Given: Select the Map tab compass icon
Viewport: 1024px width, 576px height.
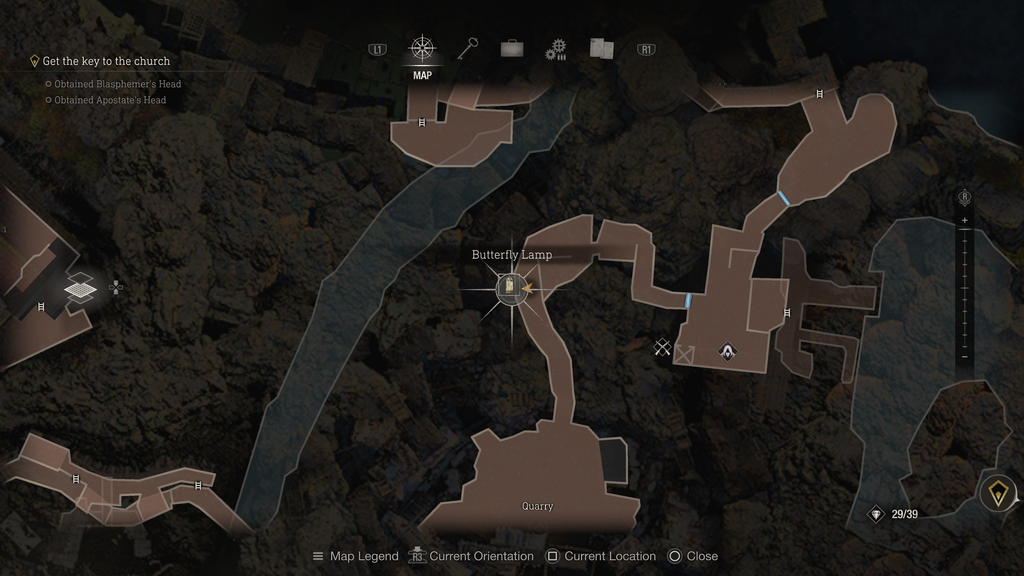Looking at the screenshot, I should point(422,48).
